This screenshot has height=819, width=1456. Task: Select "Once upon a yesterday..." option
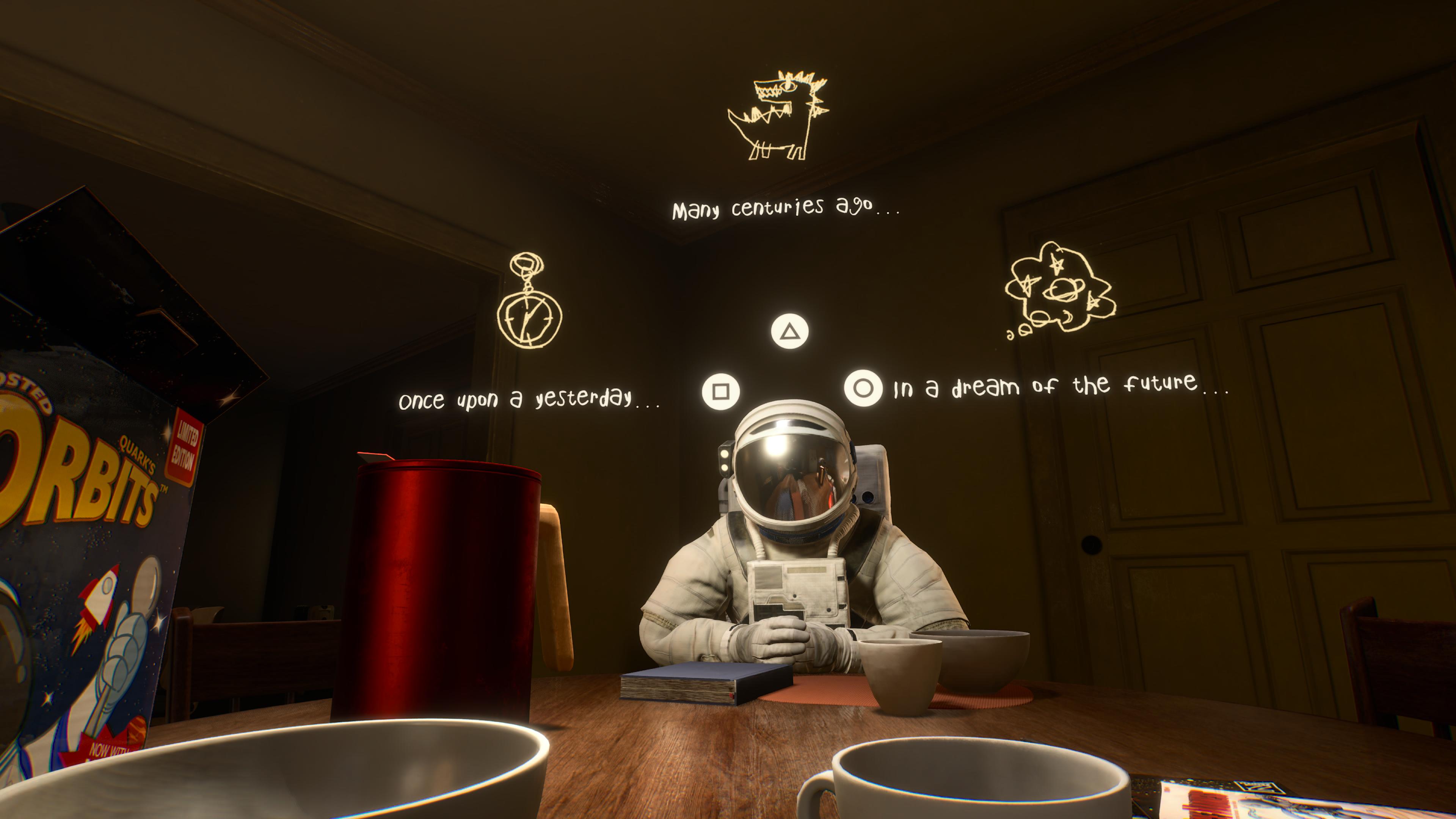coord(529,399)
